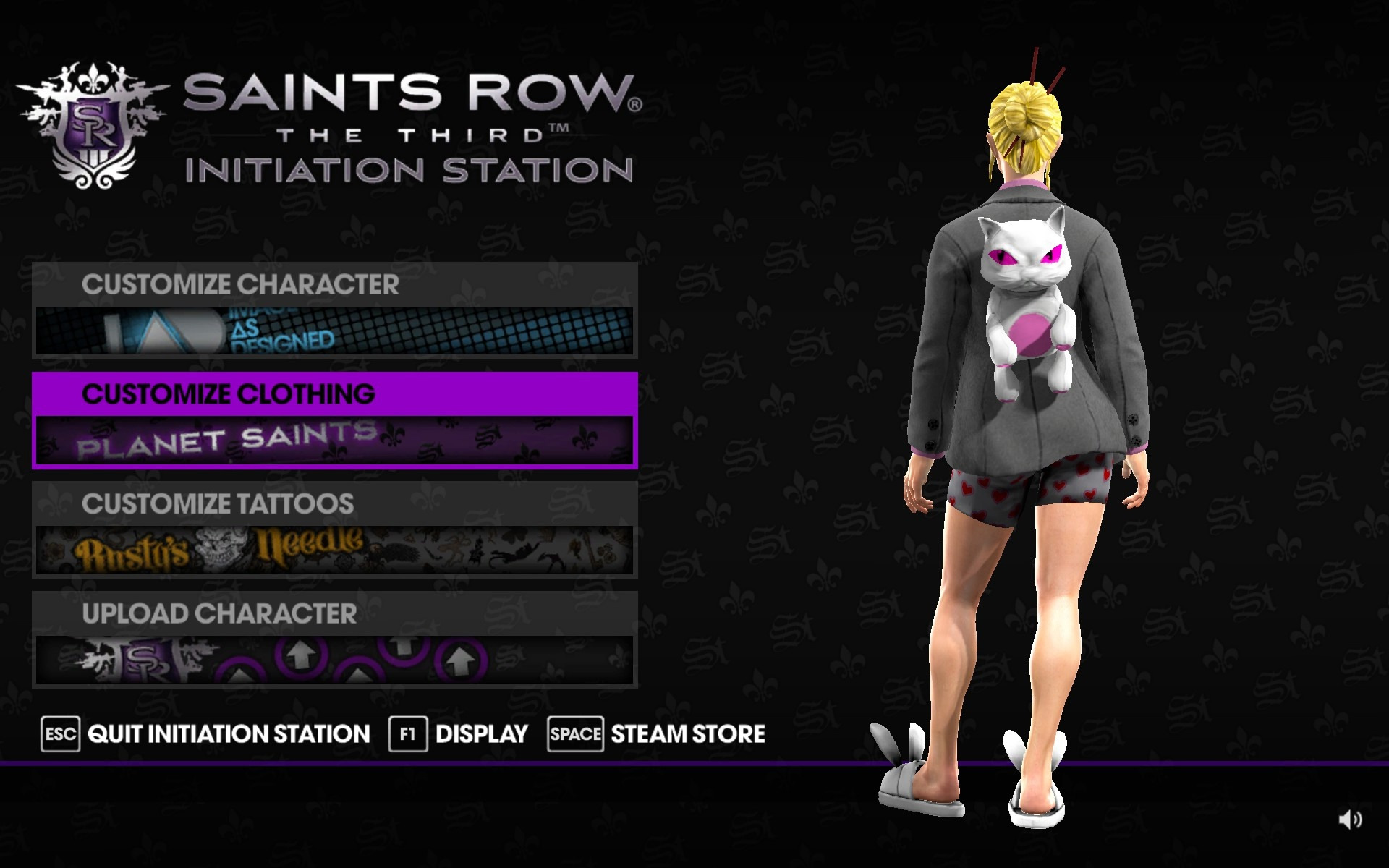Open the Display options
1389x868 pixels.
[459, 734]
